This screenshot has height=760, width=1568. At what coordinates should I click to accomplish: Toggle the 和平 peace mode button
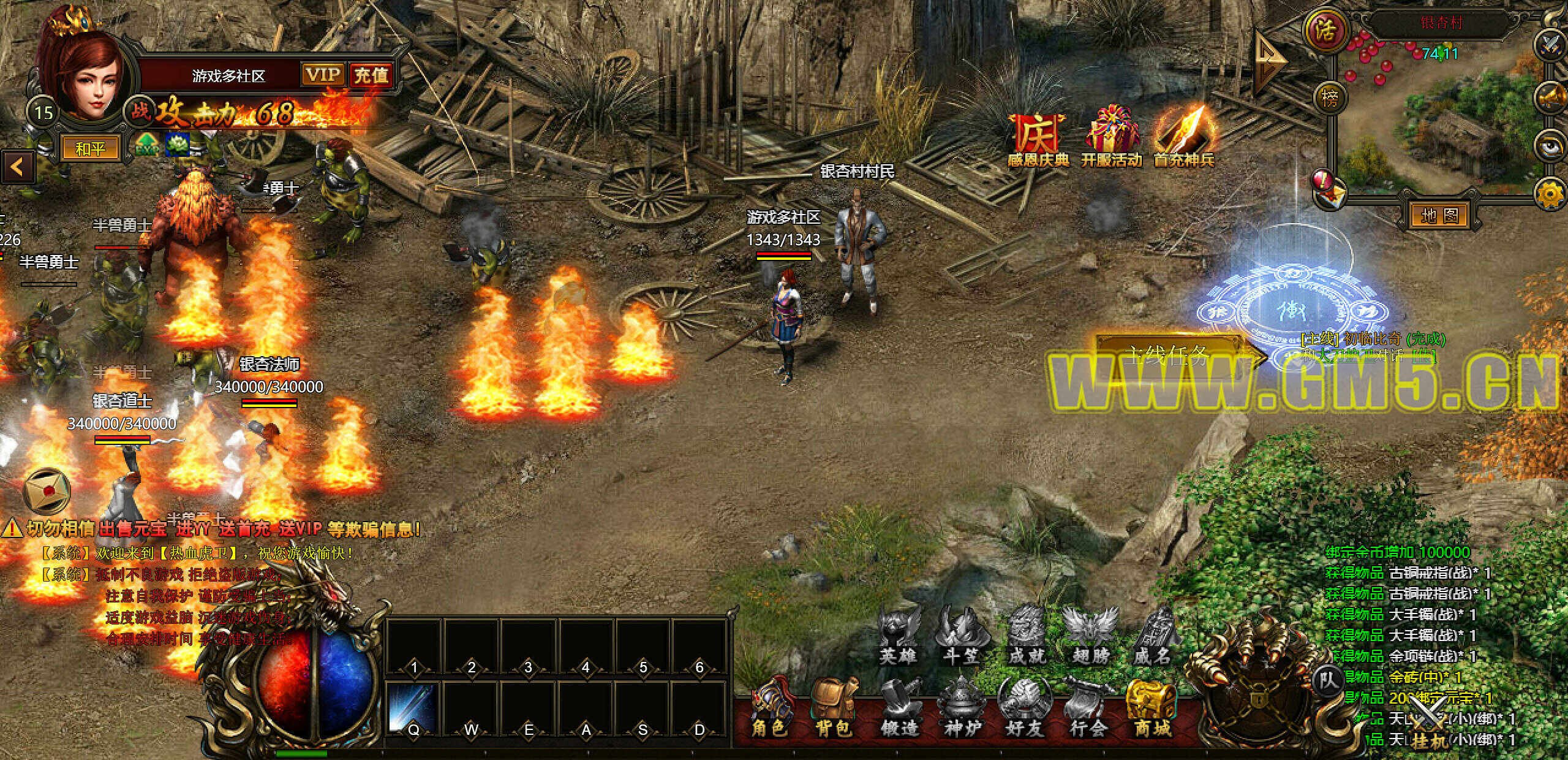pyautogui.click(x=90, y=149)
